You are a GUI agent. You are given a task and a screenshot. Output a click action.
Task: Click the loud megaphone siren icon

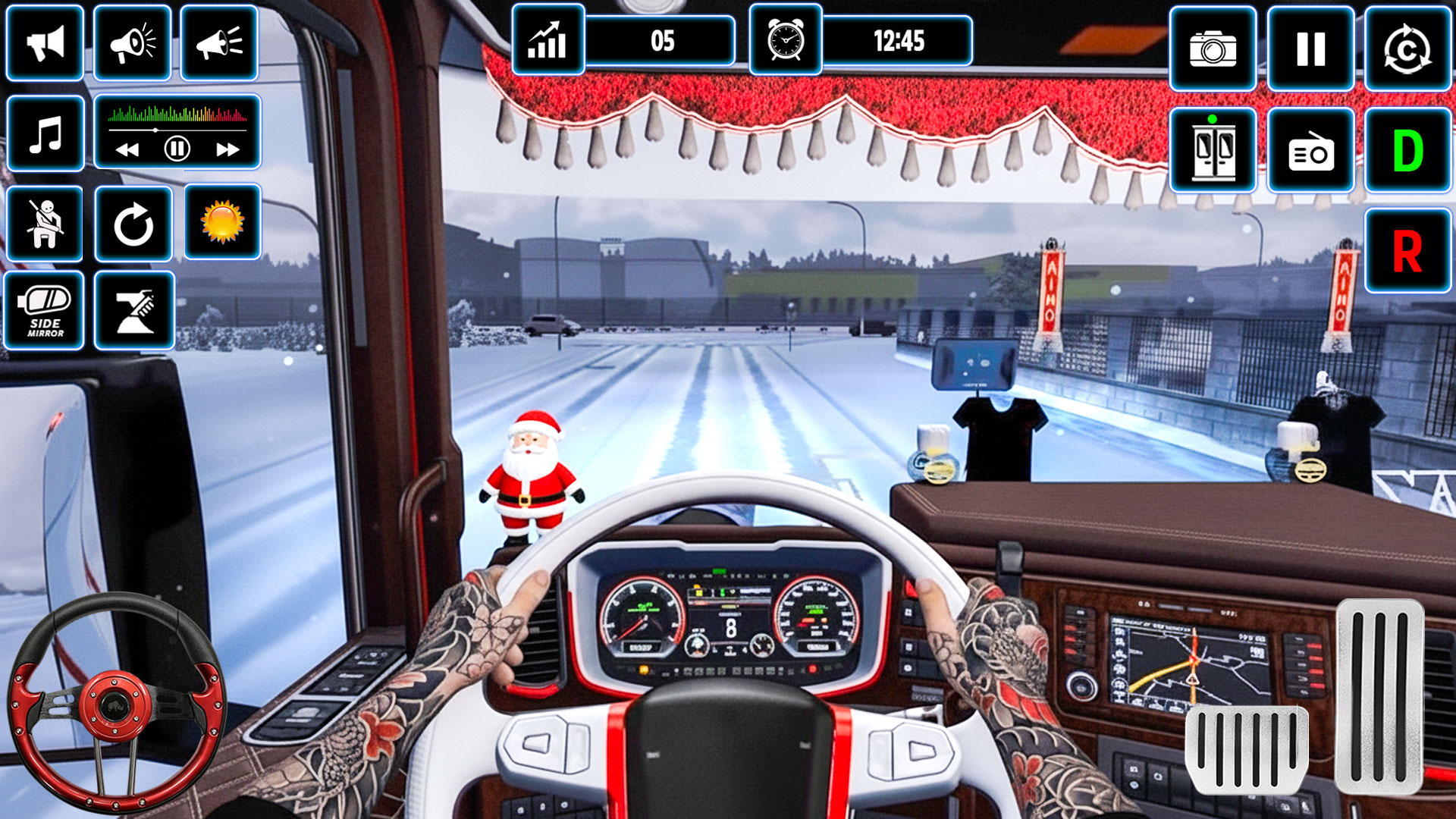click(133, 42)
